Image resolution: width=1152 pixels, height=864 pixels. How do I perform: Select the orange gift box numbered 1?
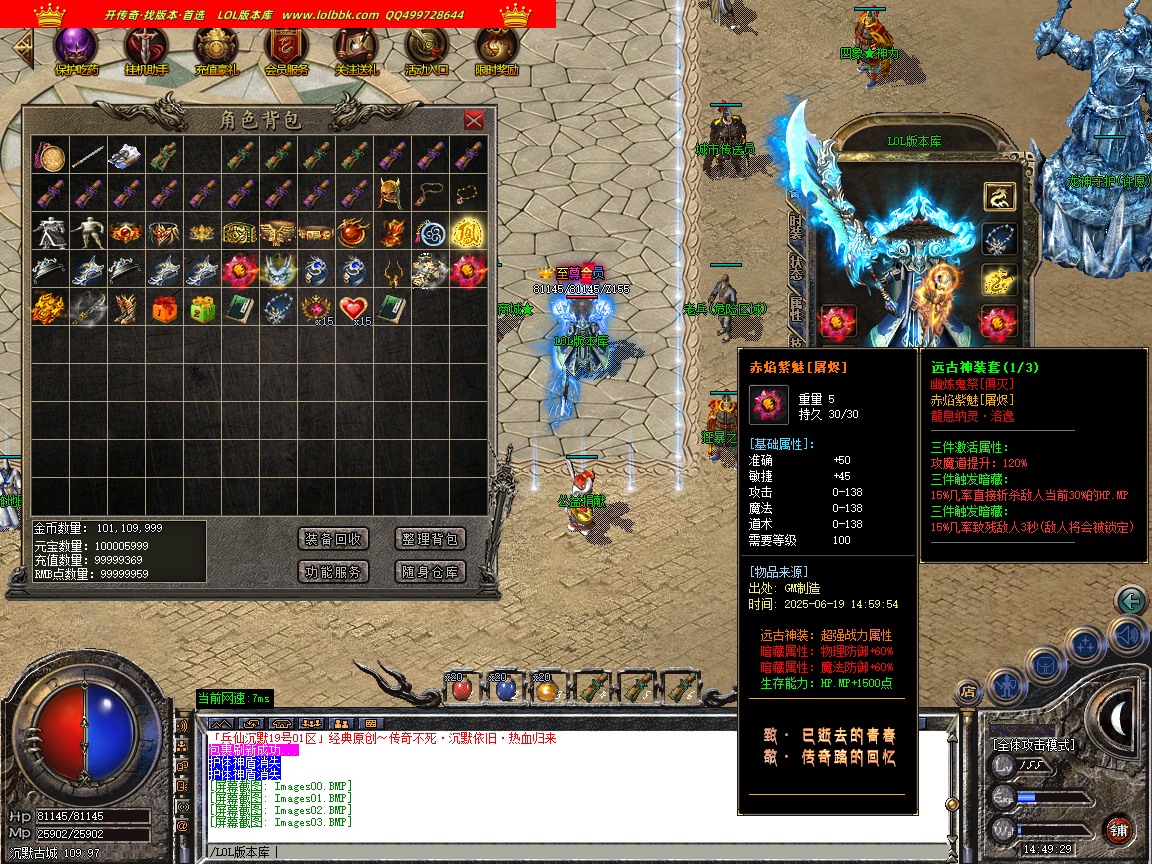163,308
